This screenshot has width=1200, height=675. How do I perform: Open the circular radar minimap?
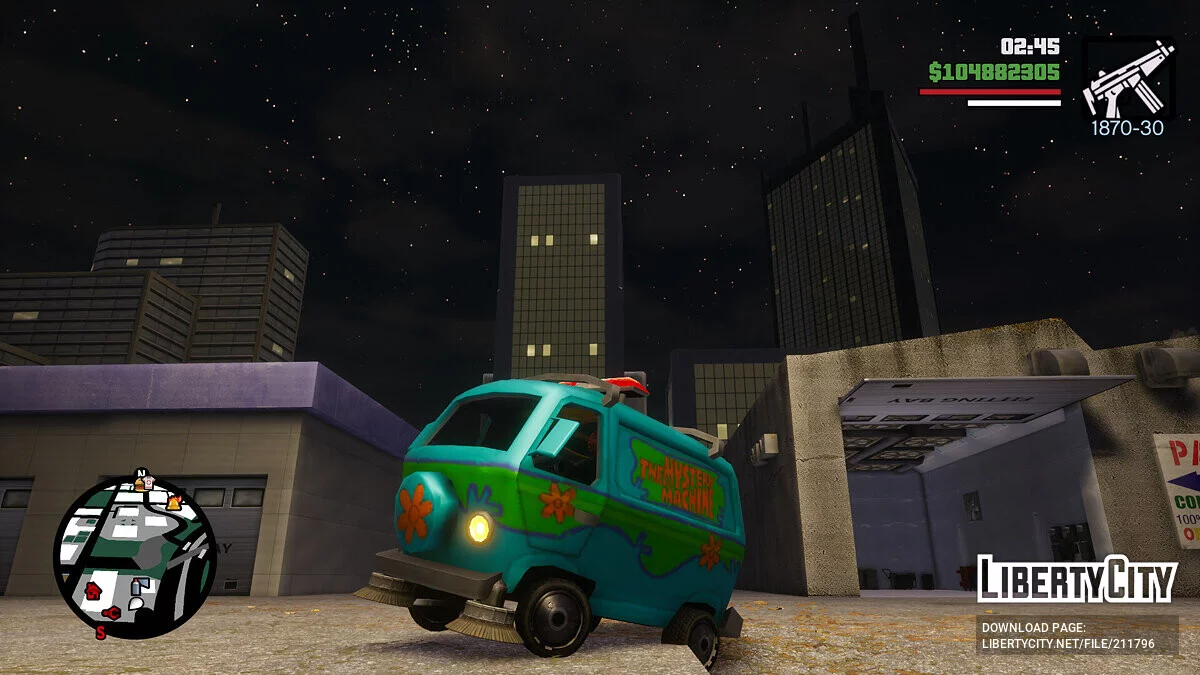tap(134, 555)
